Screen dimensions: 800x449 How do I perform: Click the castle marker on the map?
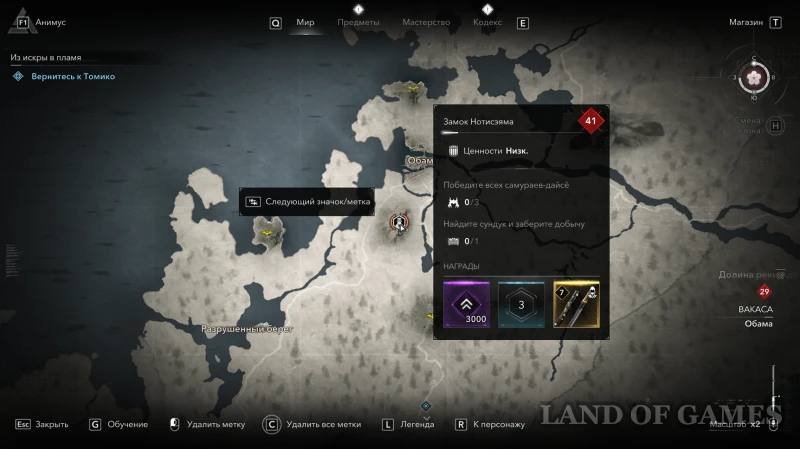click(x=399, y=221)
